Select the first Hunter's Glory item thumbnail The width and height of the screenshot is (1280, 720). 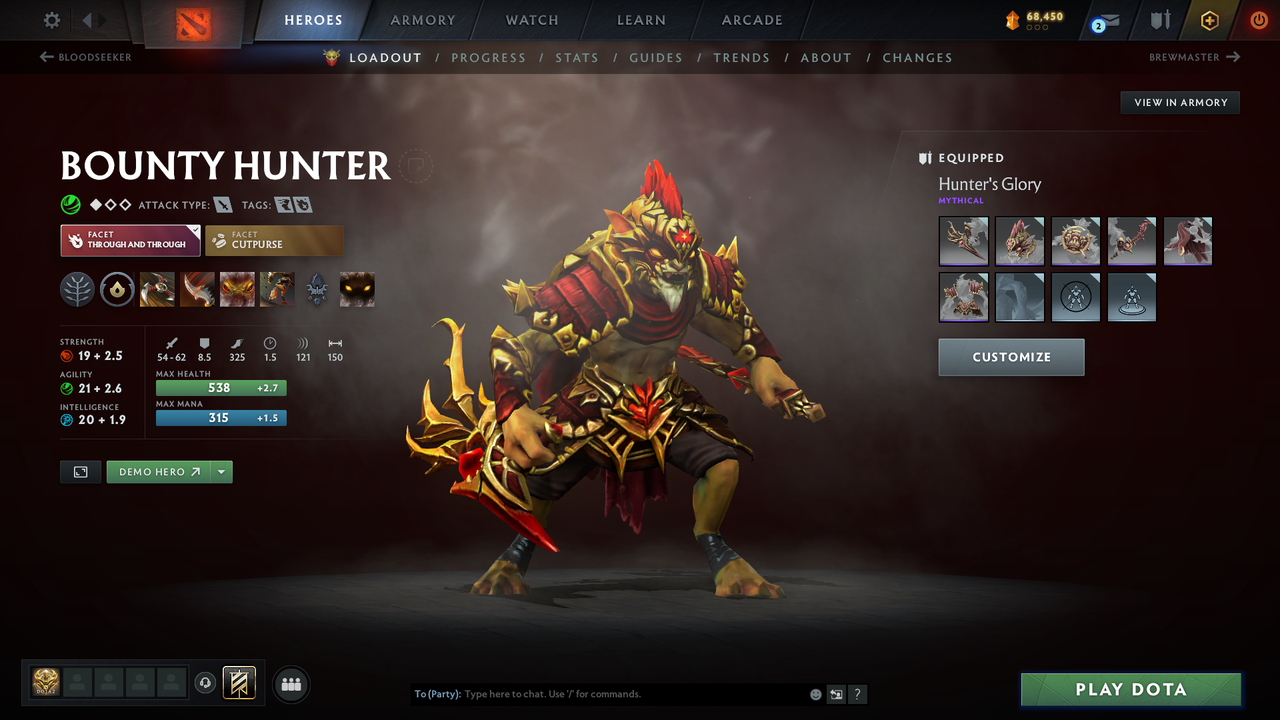pos(963,241)
